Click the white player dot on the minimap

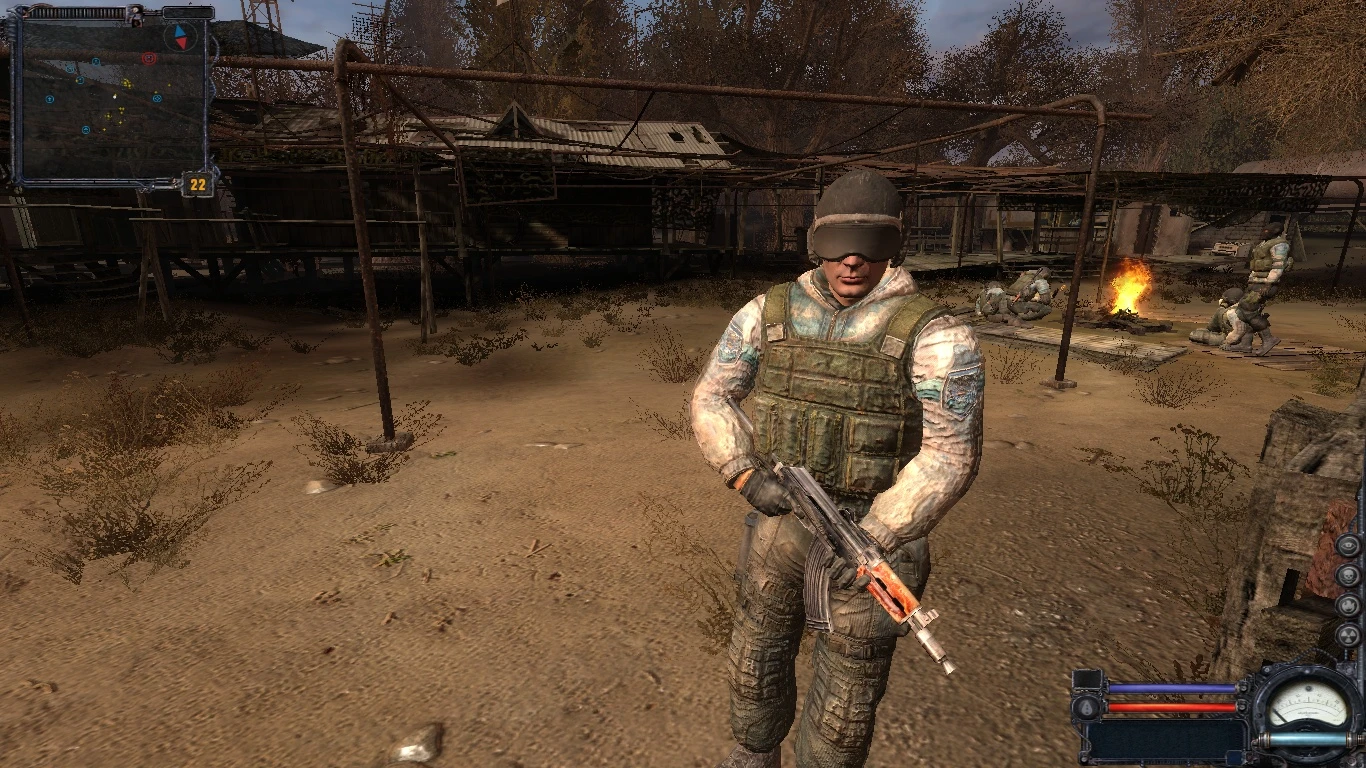click(114, 97)
